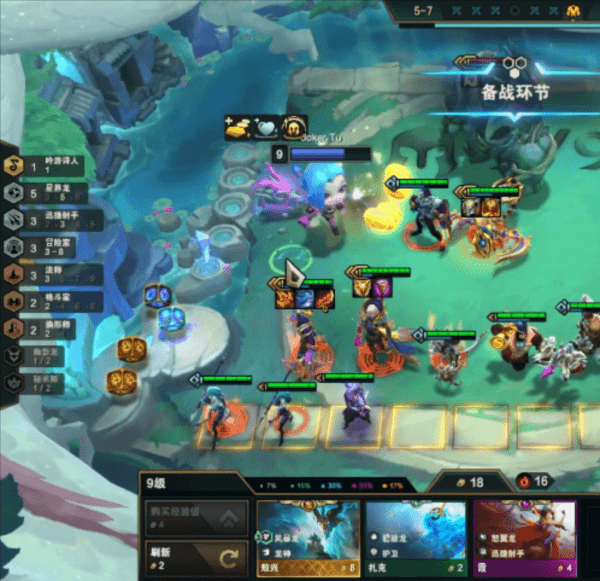Click the 刷新 shop refresh button
The image size is (600, 581).
click(x=194, y=556)
